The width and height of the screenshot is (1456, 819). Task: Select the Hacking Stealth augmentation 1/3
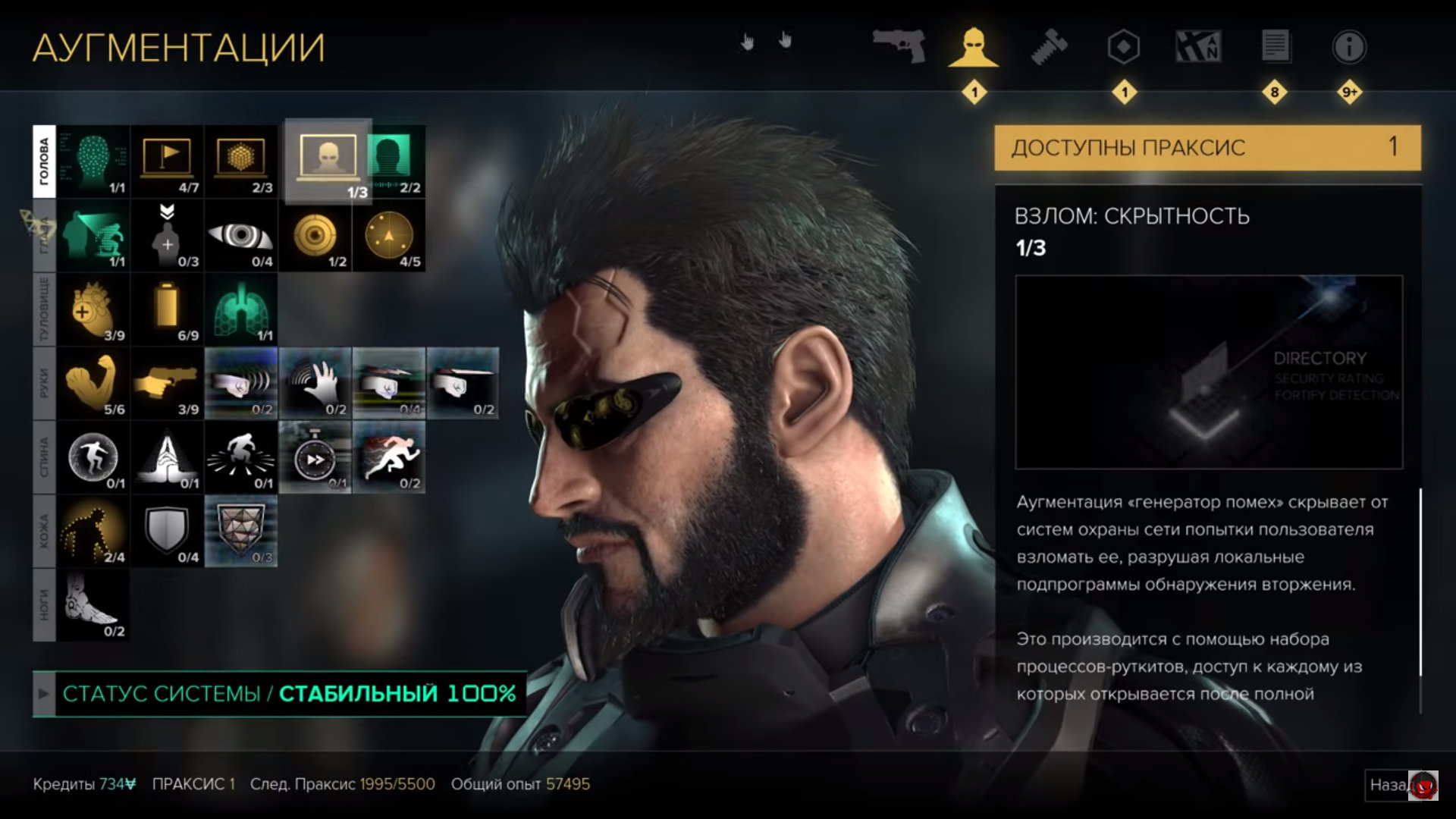pyautogui.click(x=328, y=162)
